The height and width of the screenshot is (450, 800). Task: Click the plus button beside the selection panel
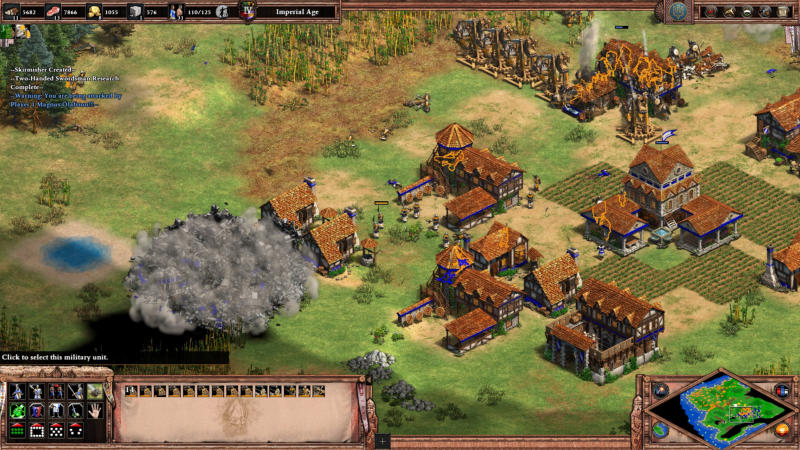tap(384, 440)
